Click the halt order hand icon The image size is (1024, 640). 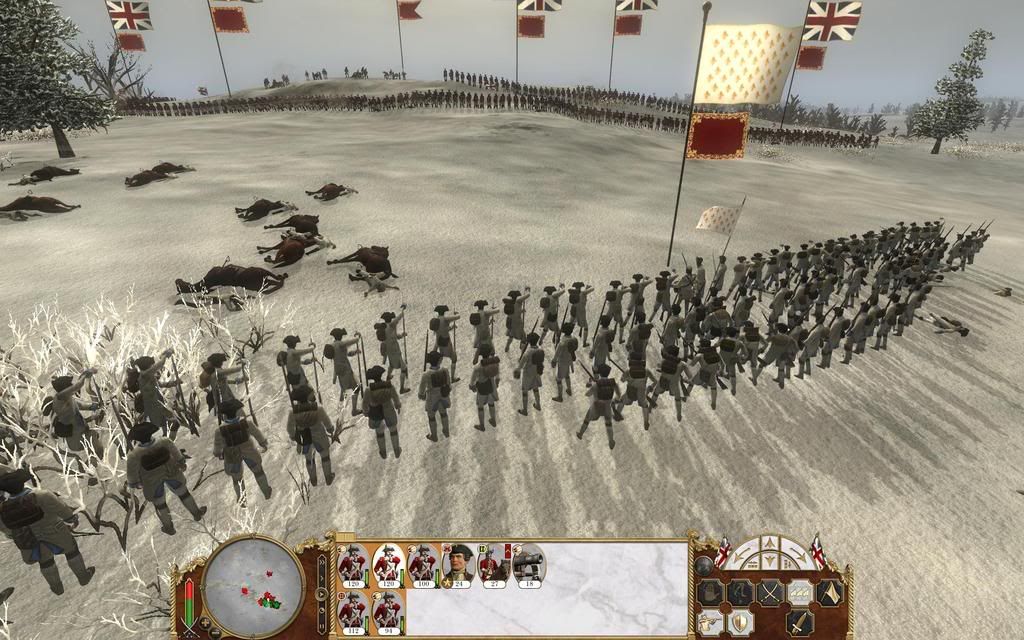710,592
